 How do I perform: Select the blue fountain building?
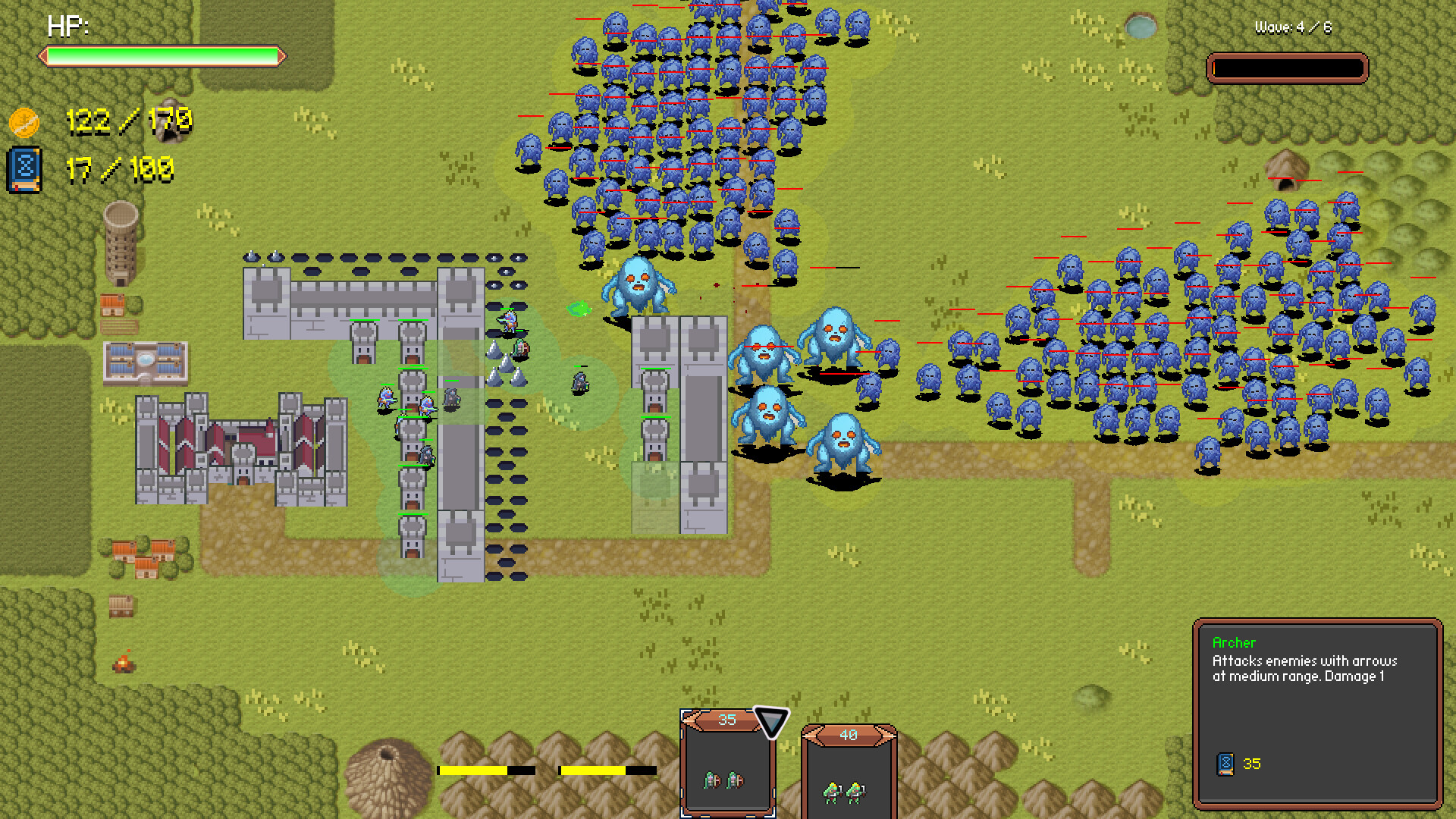pos(144,362)
